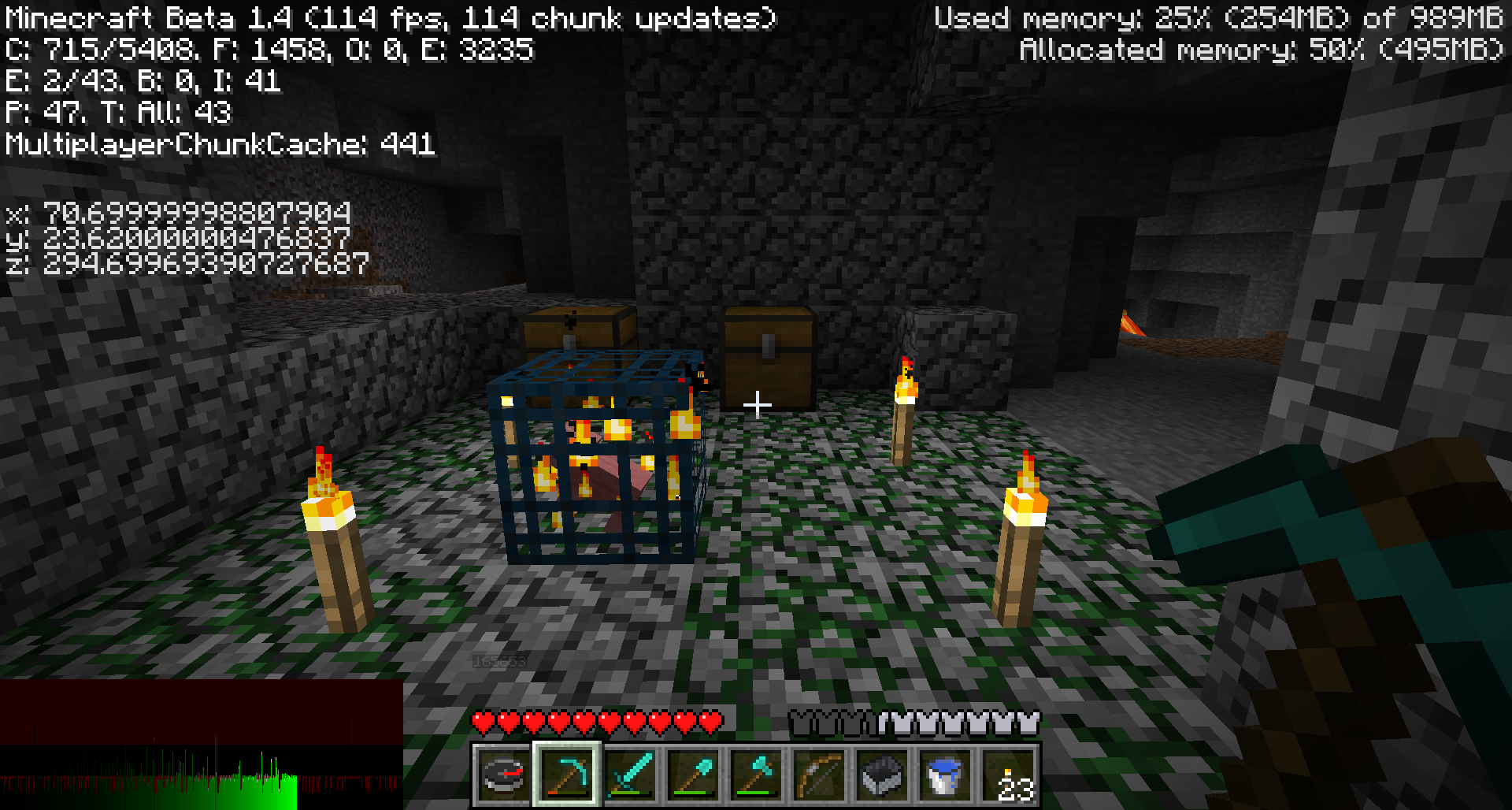Choose the minecart hotbar slot
This screenshot has width=1512, height=810.
[x=881, y=775]
